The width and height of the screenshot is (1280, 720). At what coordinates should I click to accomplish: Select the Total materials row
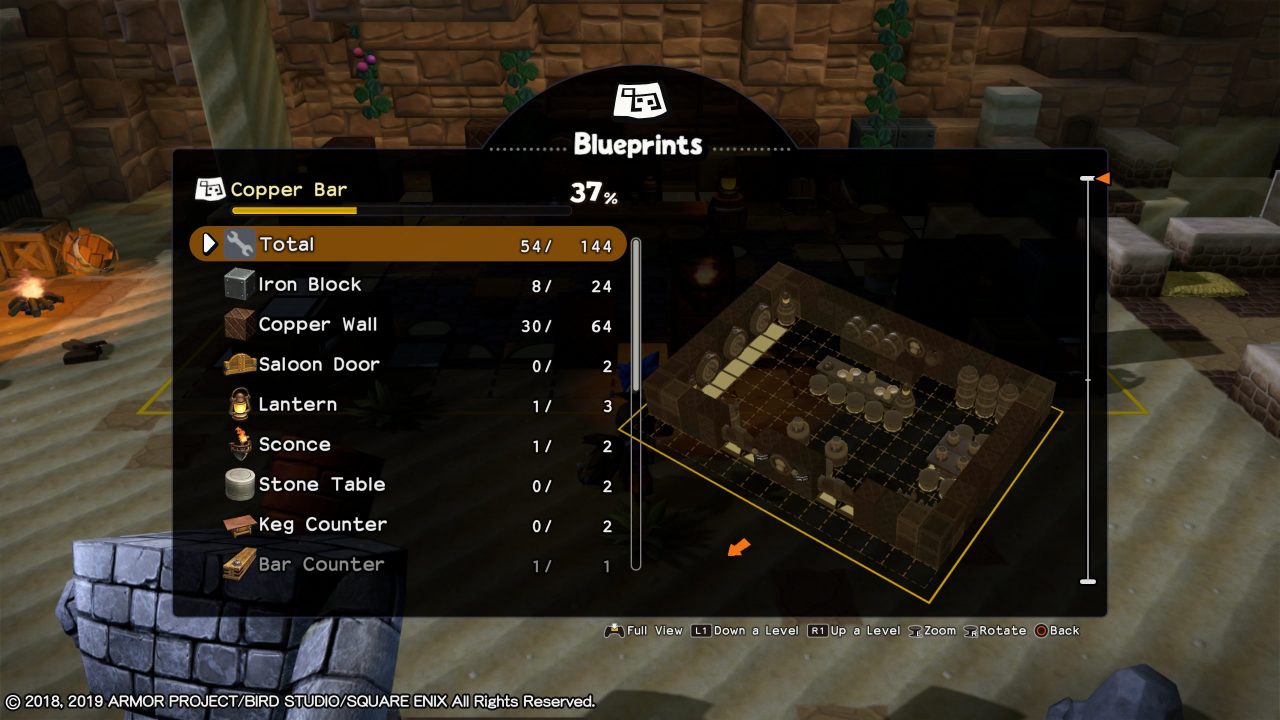[x=408, y=245]
